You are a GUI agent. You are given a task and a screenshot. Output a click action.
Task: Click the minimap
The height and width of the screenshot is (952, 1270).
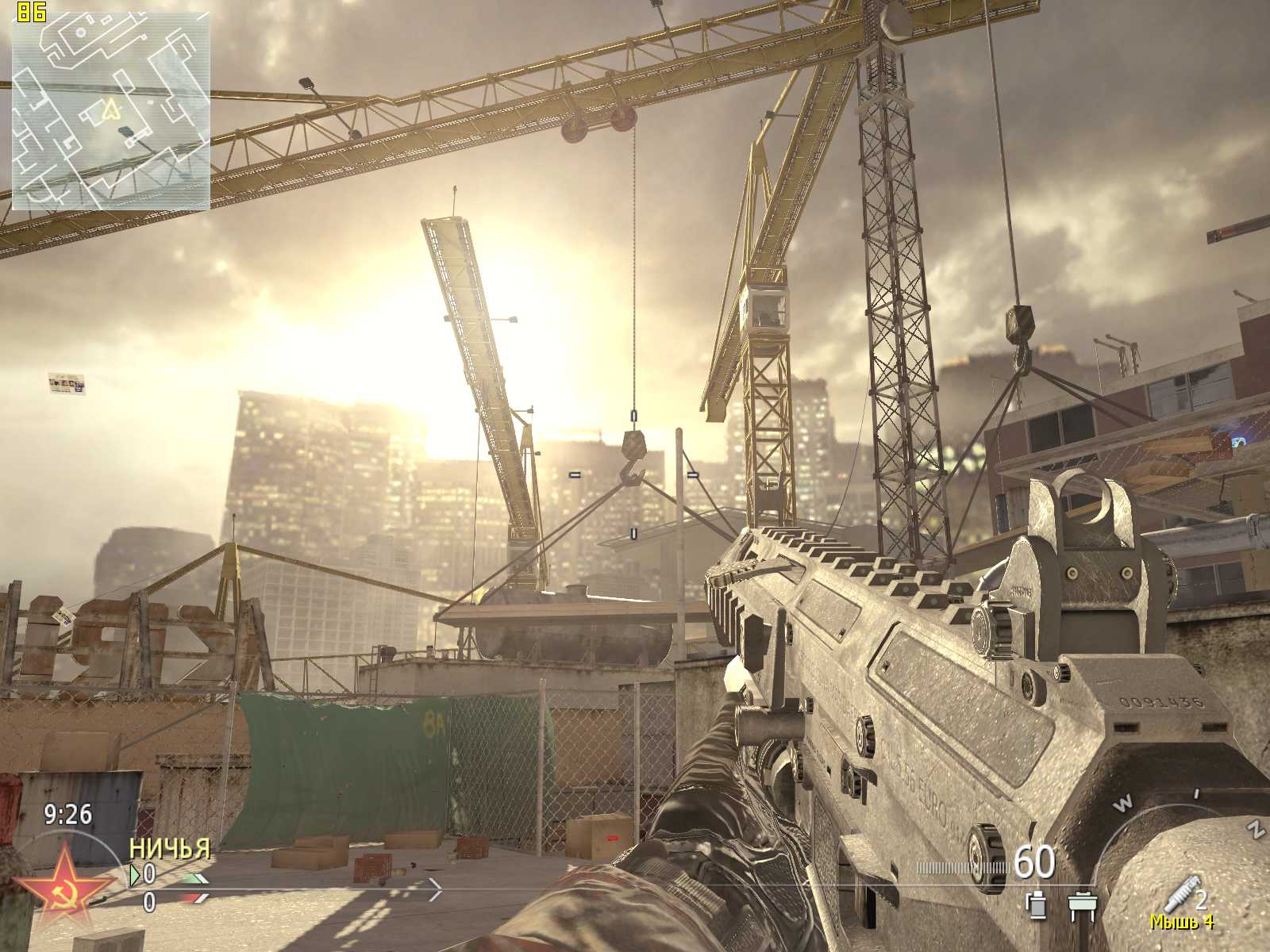pyautogui.click(x=111, y=110)
